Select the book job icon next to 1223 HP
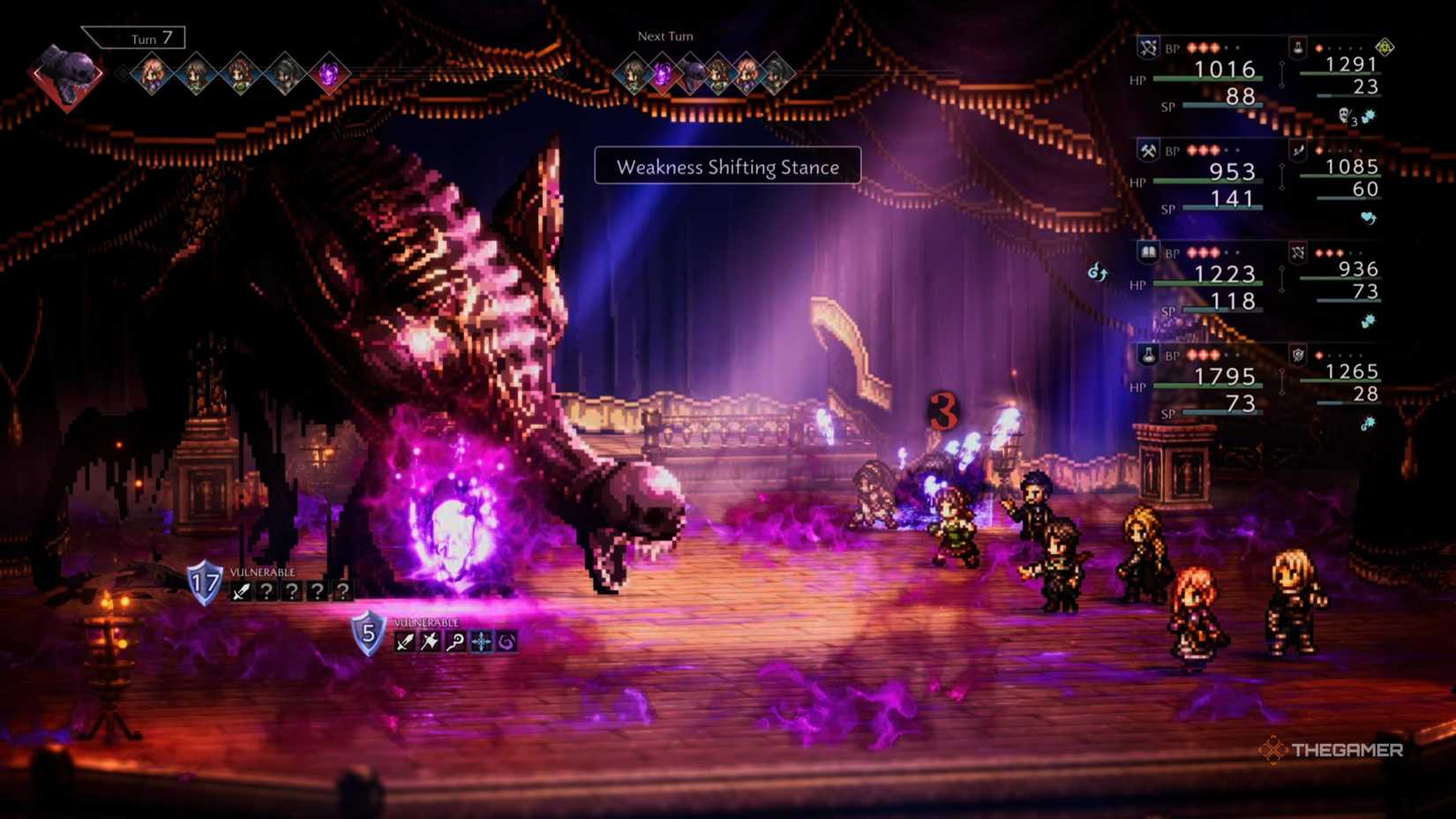Image resolution: width=1456 pixels, height=819 pixels. point(1148,254)
